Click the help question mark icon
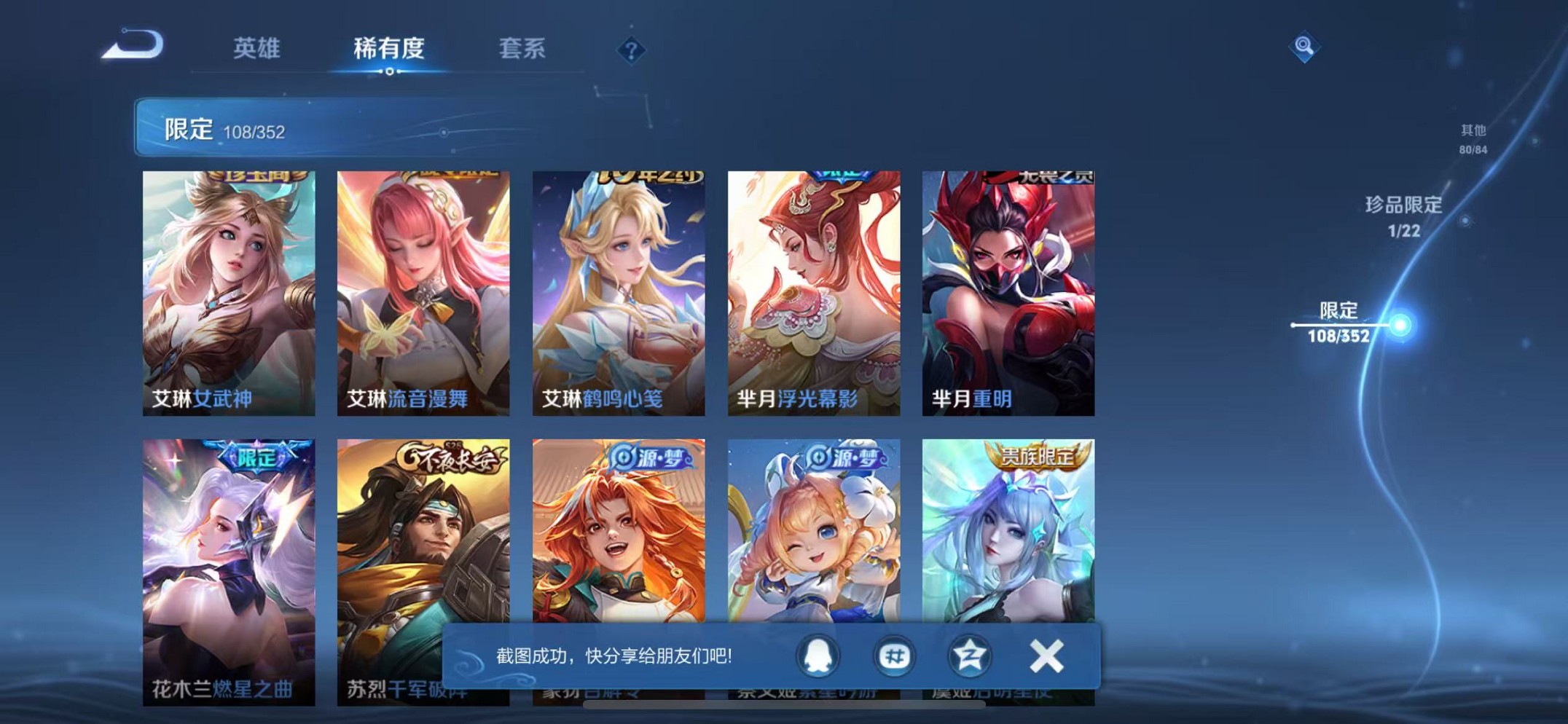 pos(632,50)
